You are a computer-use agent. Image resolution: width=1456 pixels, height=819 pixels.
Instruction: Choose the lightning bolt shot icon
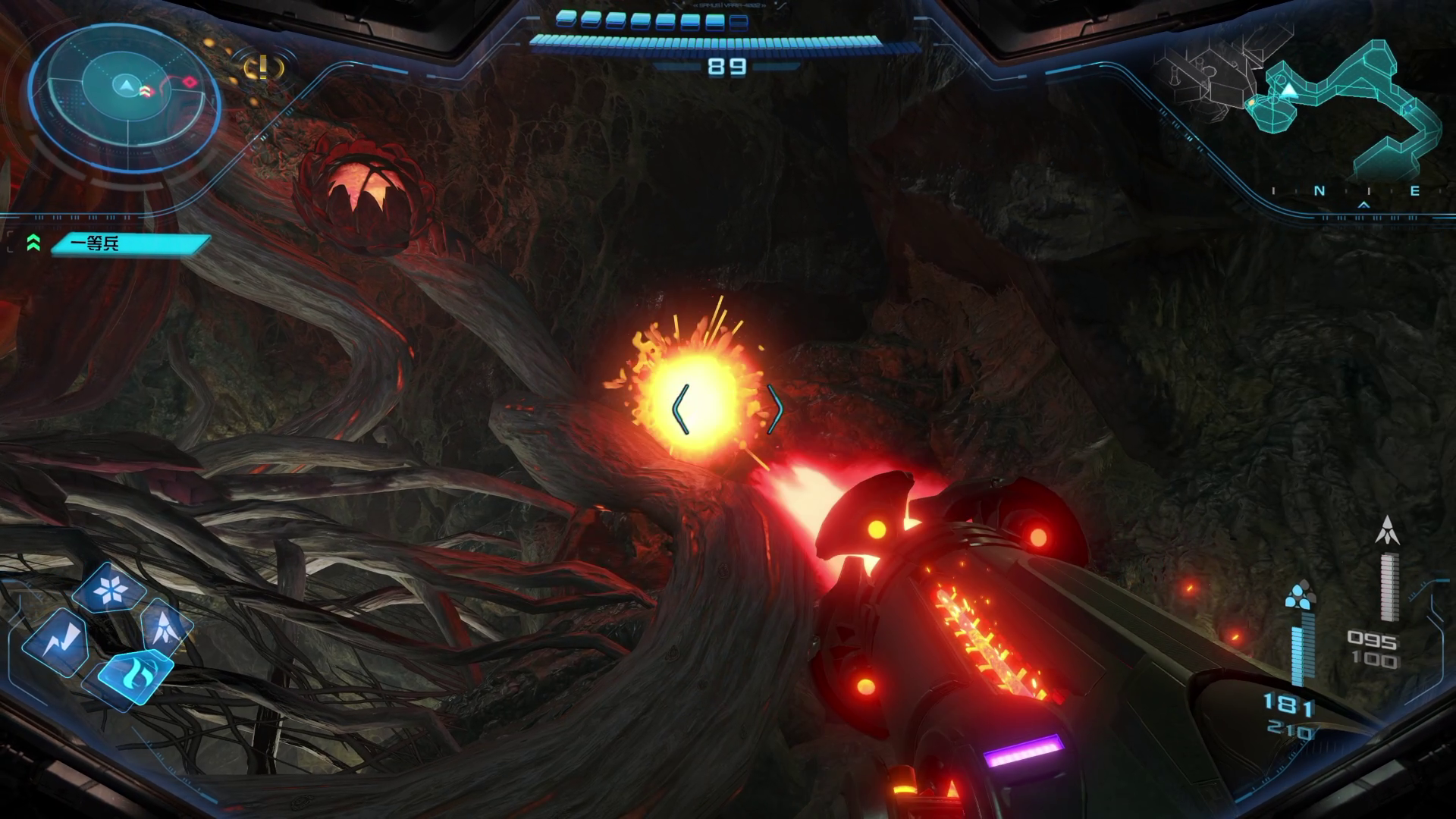(x=56, y=641)
